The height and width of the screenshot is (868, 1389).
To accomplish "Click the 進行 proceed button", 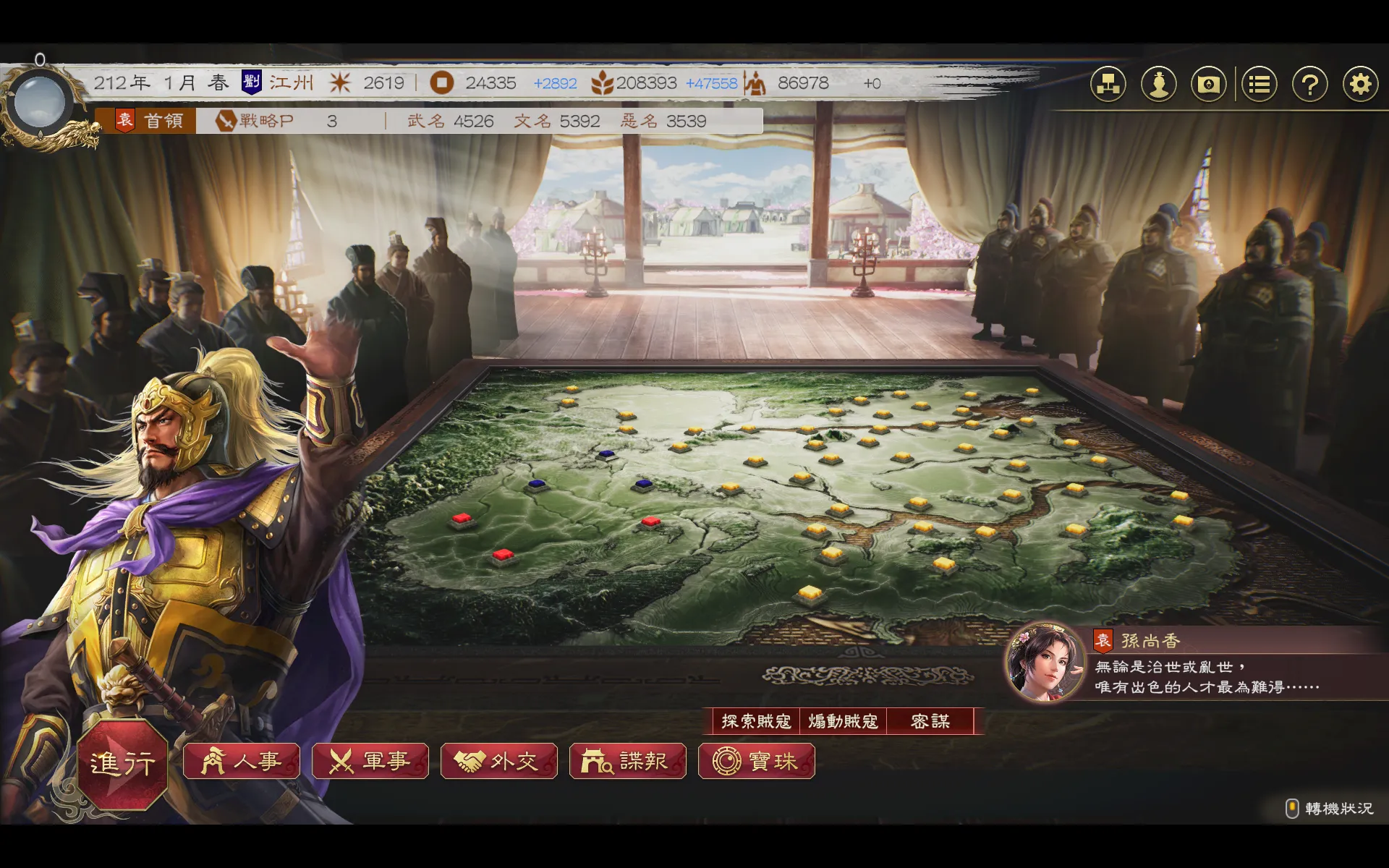I will click(122, 763).
